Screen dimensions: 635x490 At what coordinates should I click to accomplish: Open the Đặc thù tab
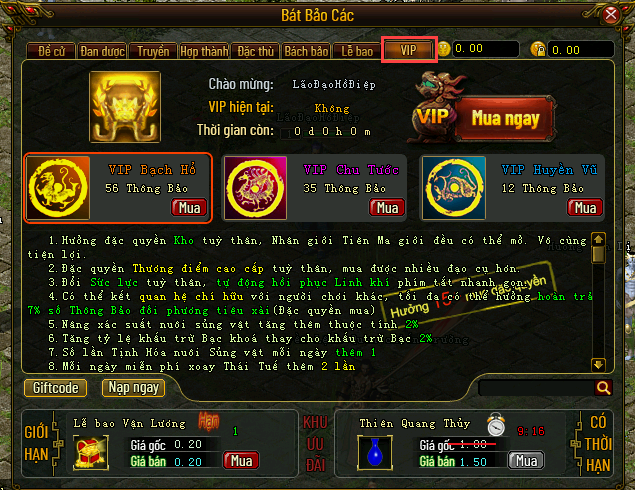pyautogui.click(x=254, y=49)
